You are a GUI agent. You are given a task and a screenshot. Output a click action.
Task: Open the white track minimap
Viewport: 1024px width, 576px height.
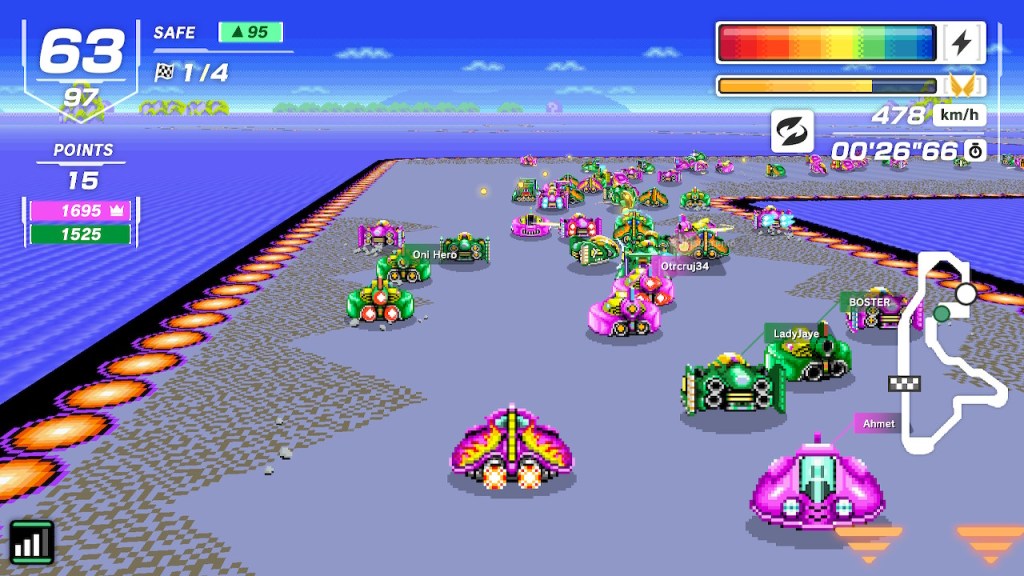point(945,350)
